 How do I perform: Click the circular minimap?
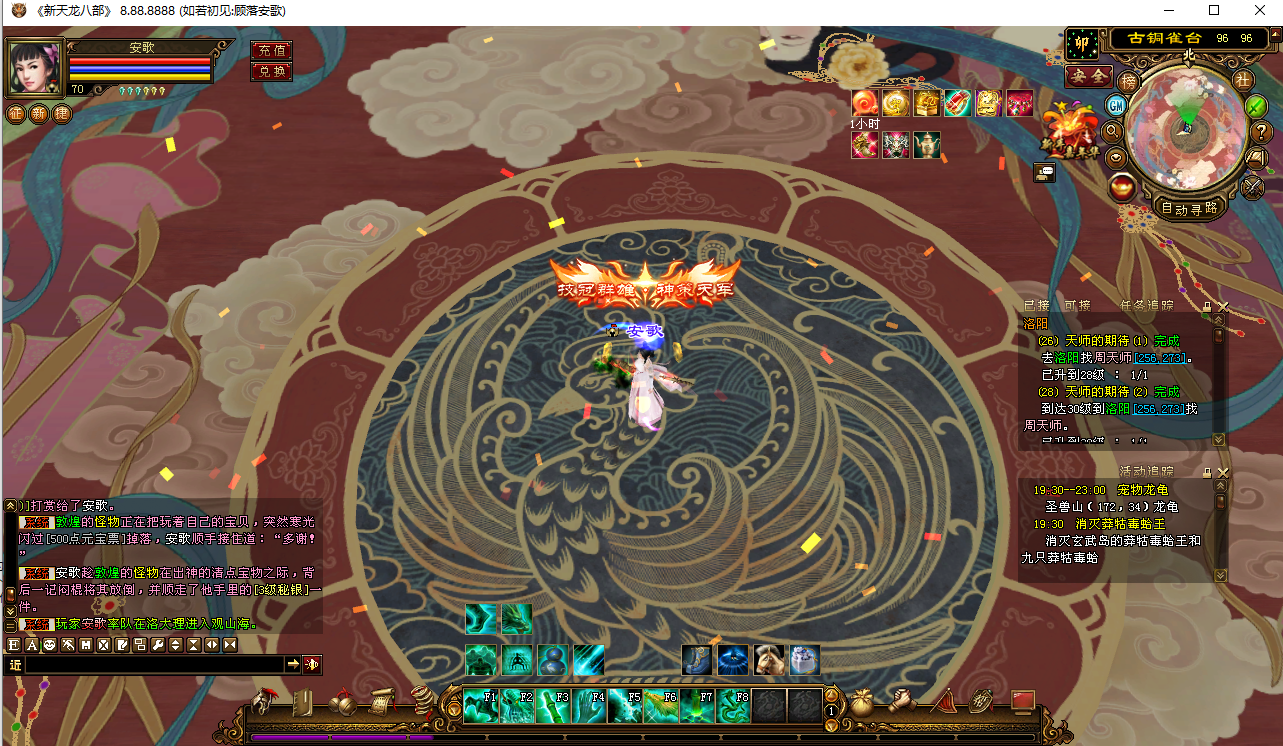(1187, 130)
